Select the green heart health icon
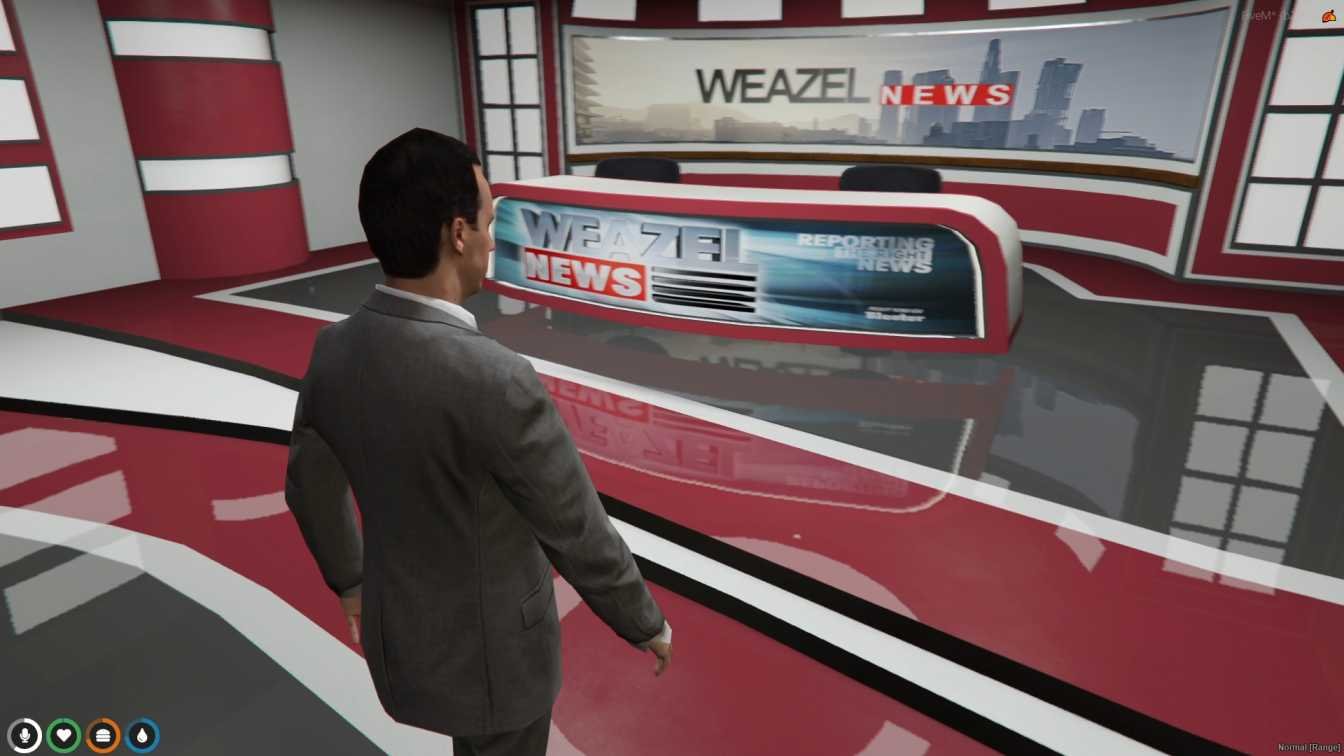1344x756 pixels. pyautogui.click(x=64, y=736)
